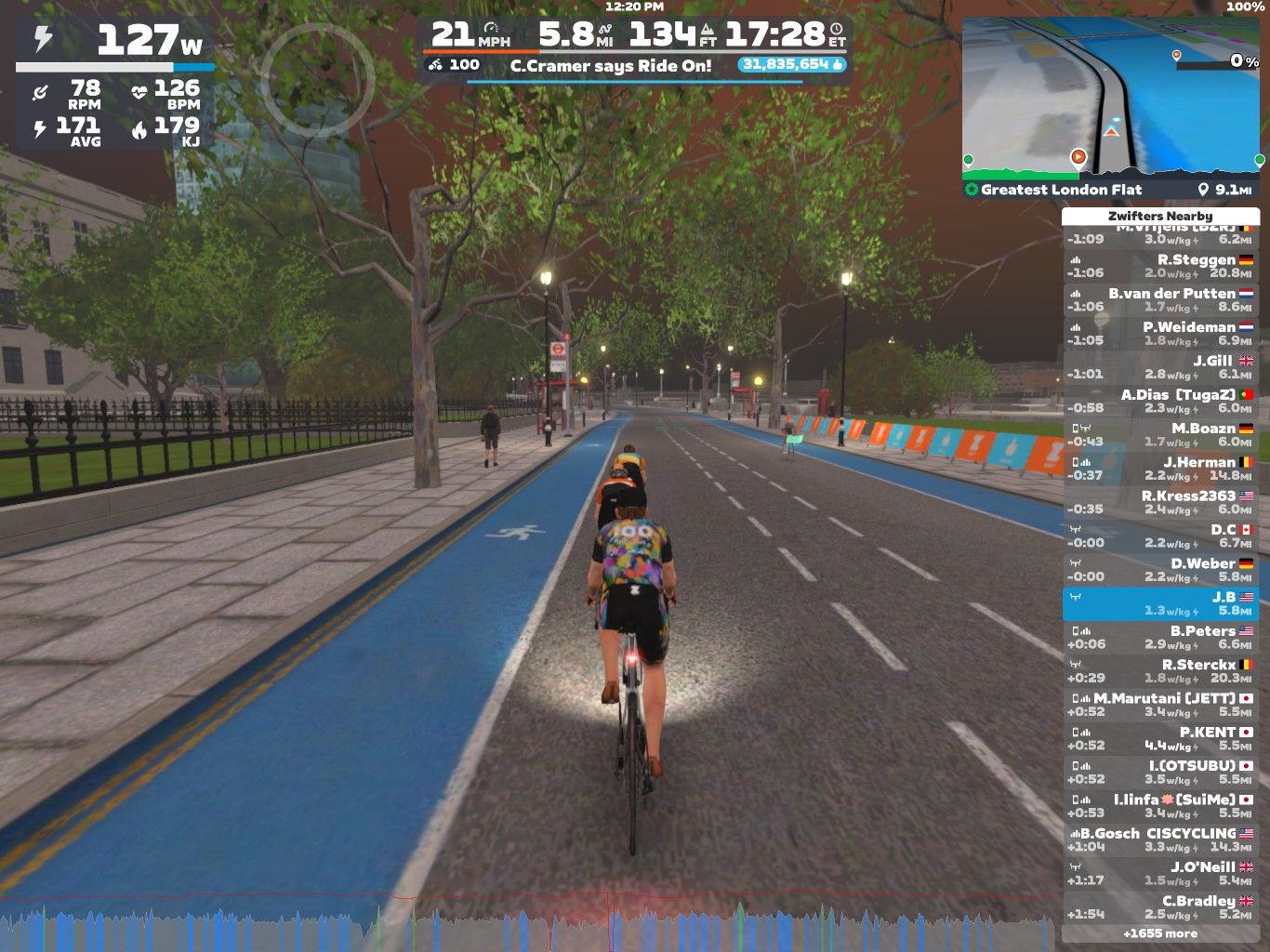Choose B.Peters from nearby riders

pos(1160,638)
